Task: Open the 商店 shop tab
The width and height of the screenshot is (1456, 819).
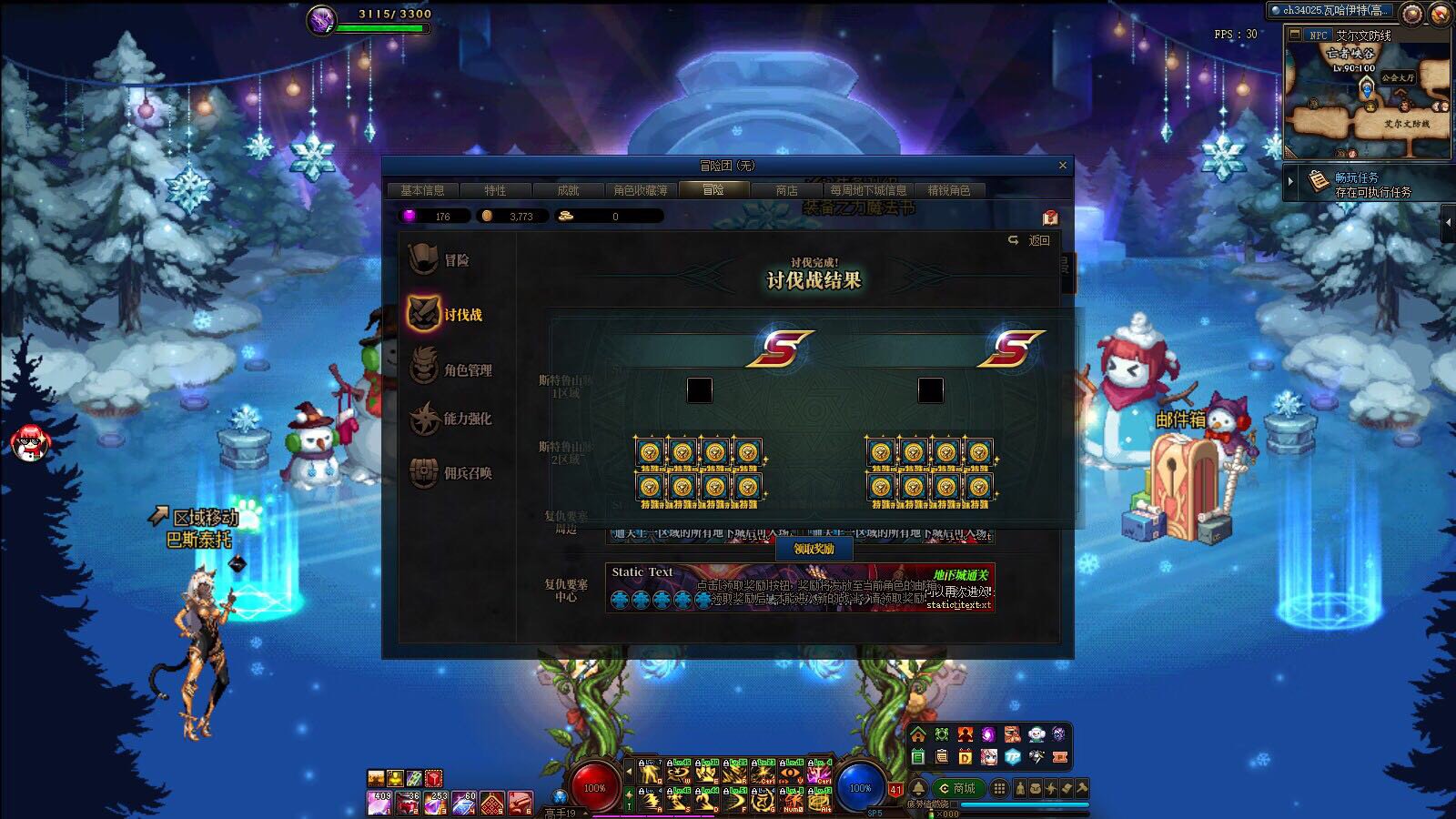Action: click(x=786, y=190)
